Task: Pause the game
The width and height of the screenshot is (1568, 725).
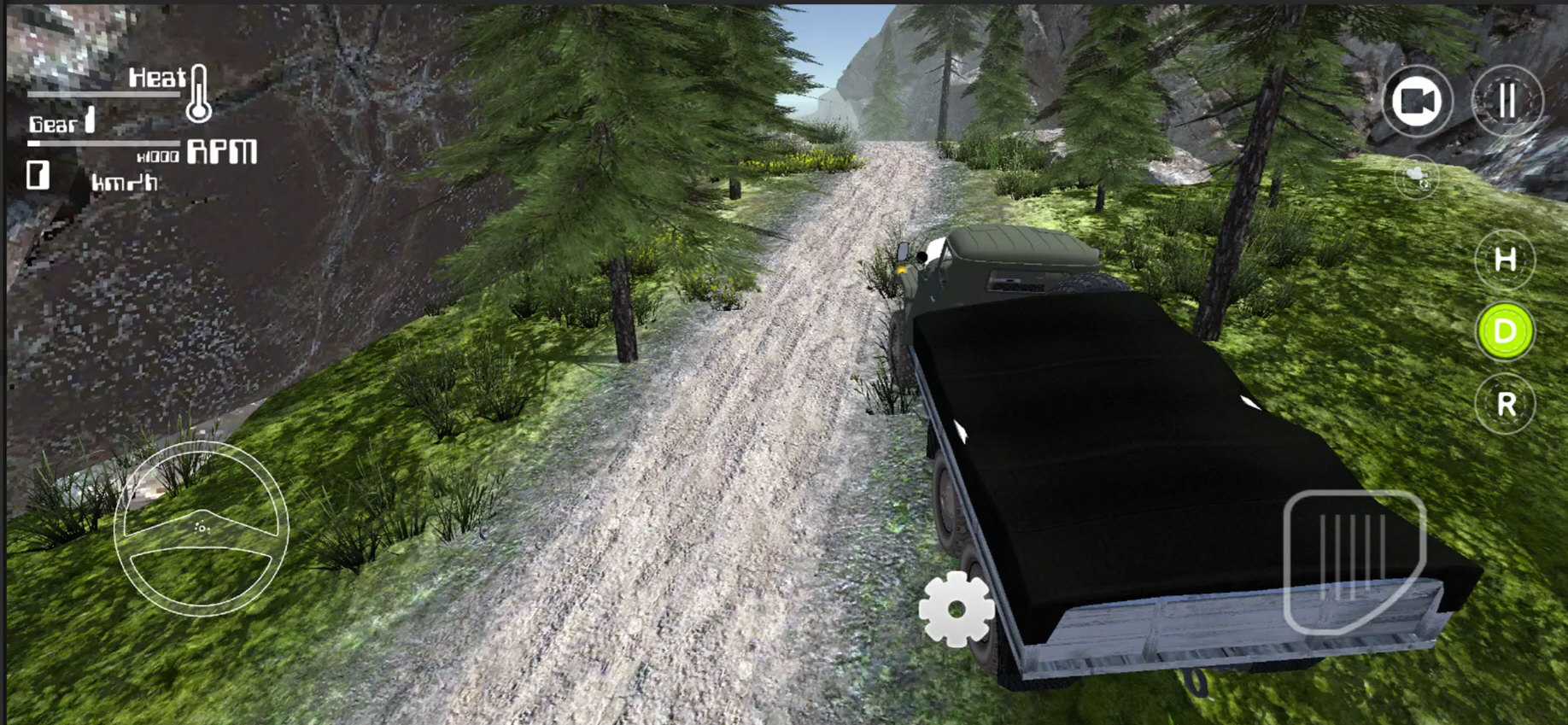Action: [x=1507, y=102]
